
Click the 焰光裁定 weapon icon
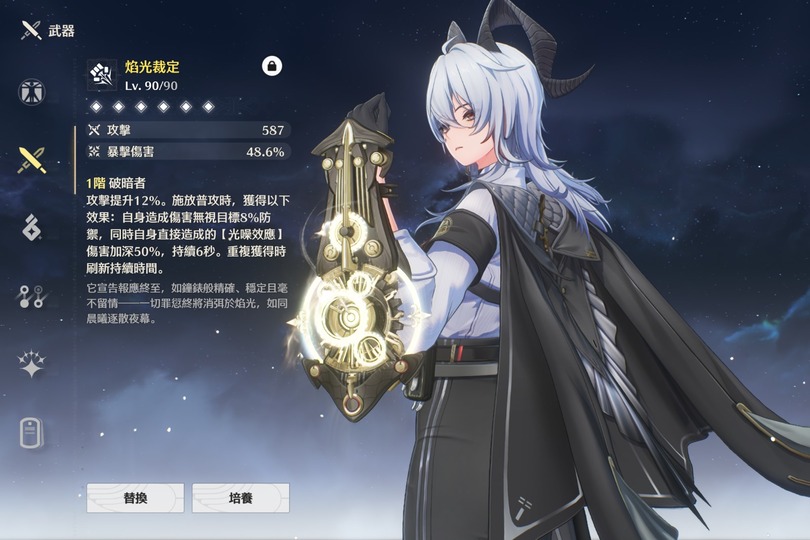click(102, 74)
